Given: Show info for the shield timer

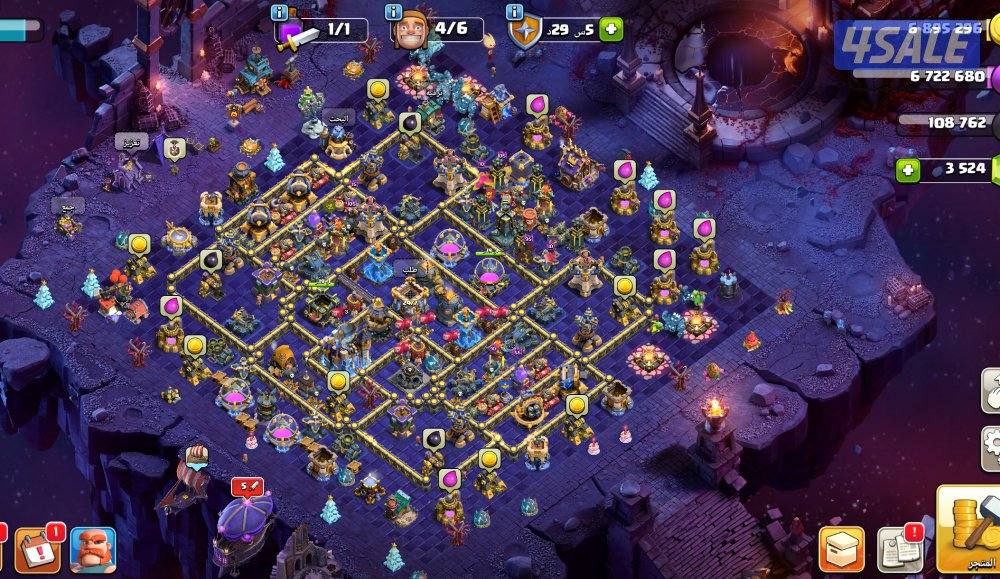Looking at the screenshot, I should click(x=514, y=13).
